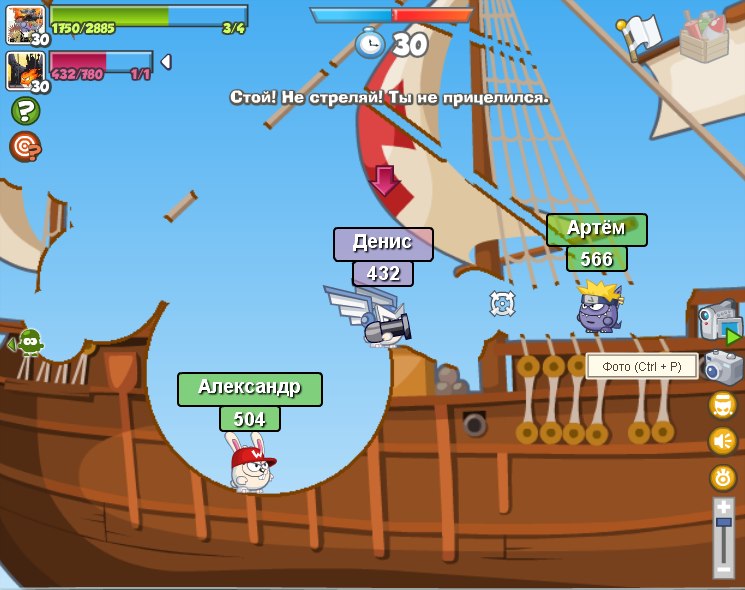Zoom out with the minus button
The image size is (745, 590).
tap(724, 569)
